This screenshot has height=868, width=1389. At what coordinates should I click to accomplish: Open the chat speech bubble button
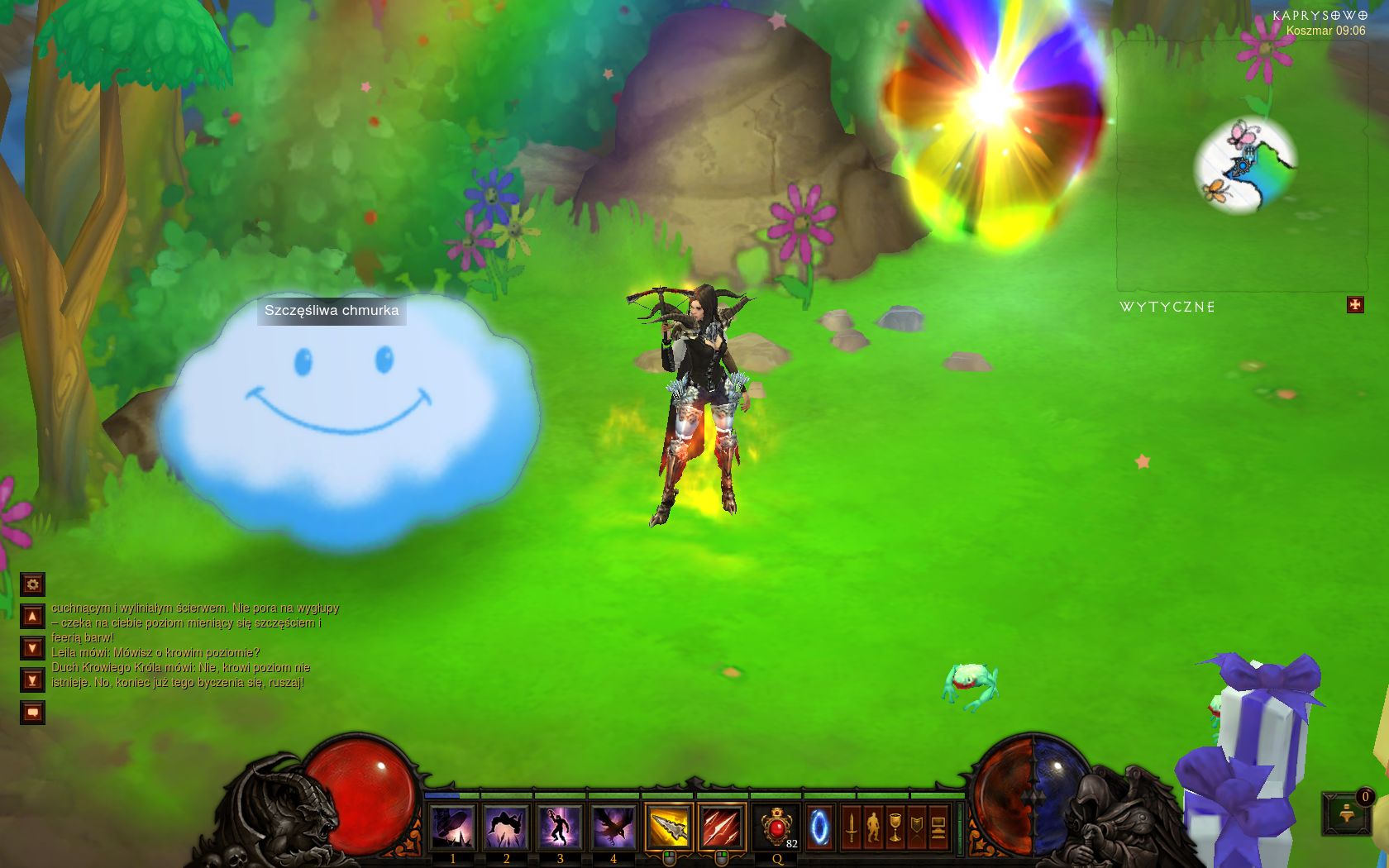point(32,712)
